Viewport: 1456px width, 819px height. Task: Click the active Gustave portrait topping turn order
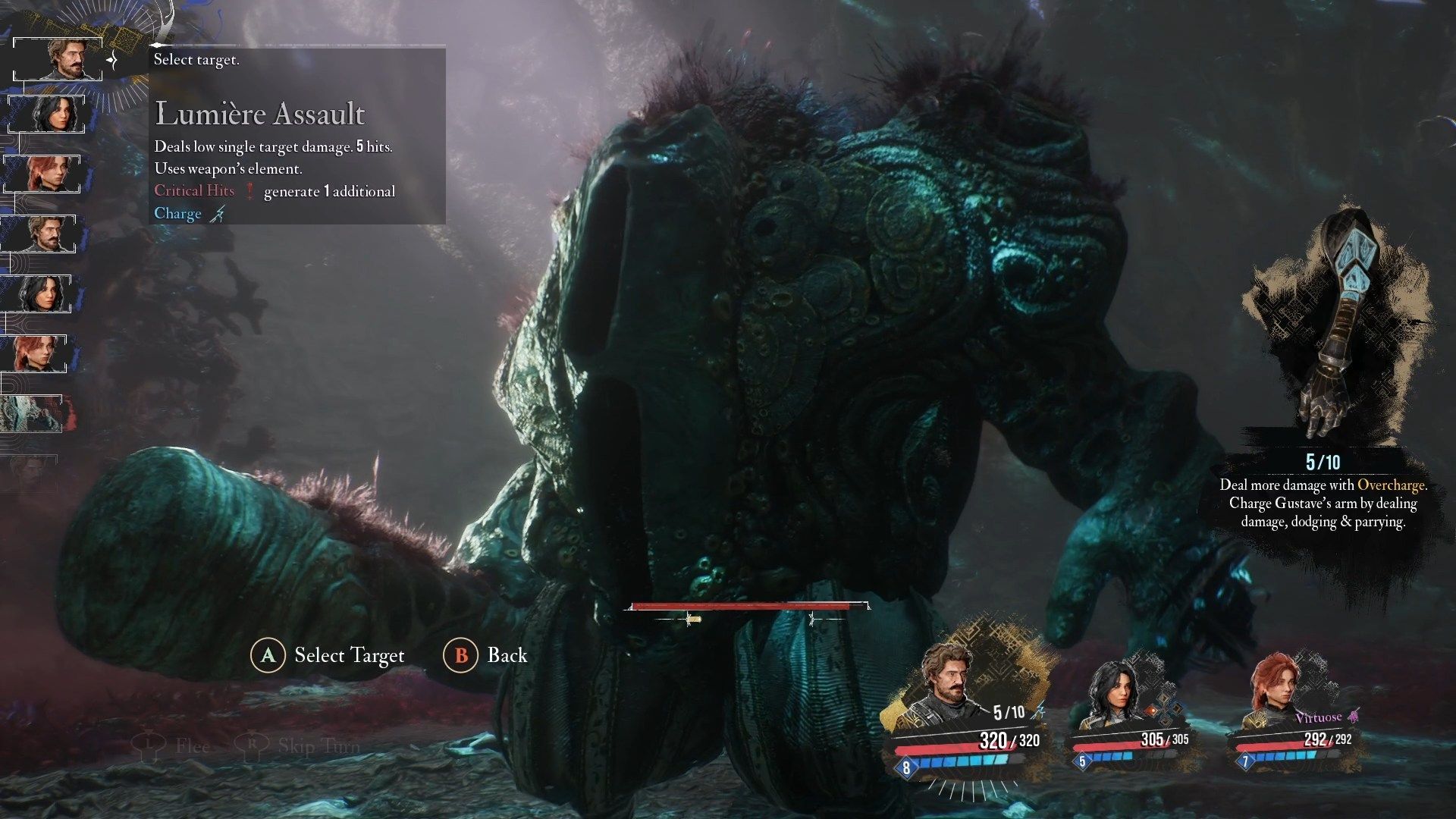tap(59, 59)
